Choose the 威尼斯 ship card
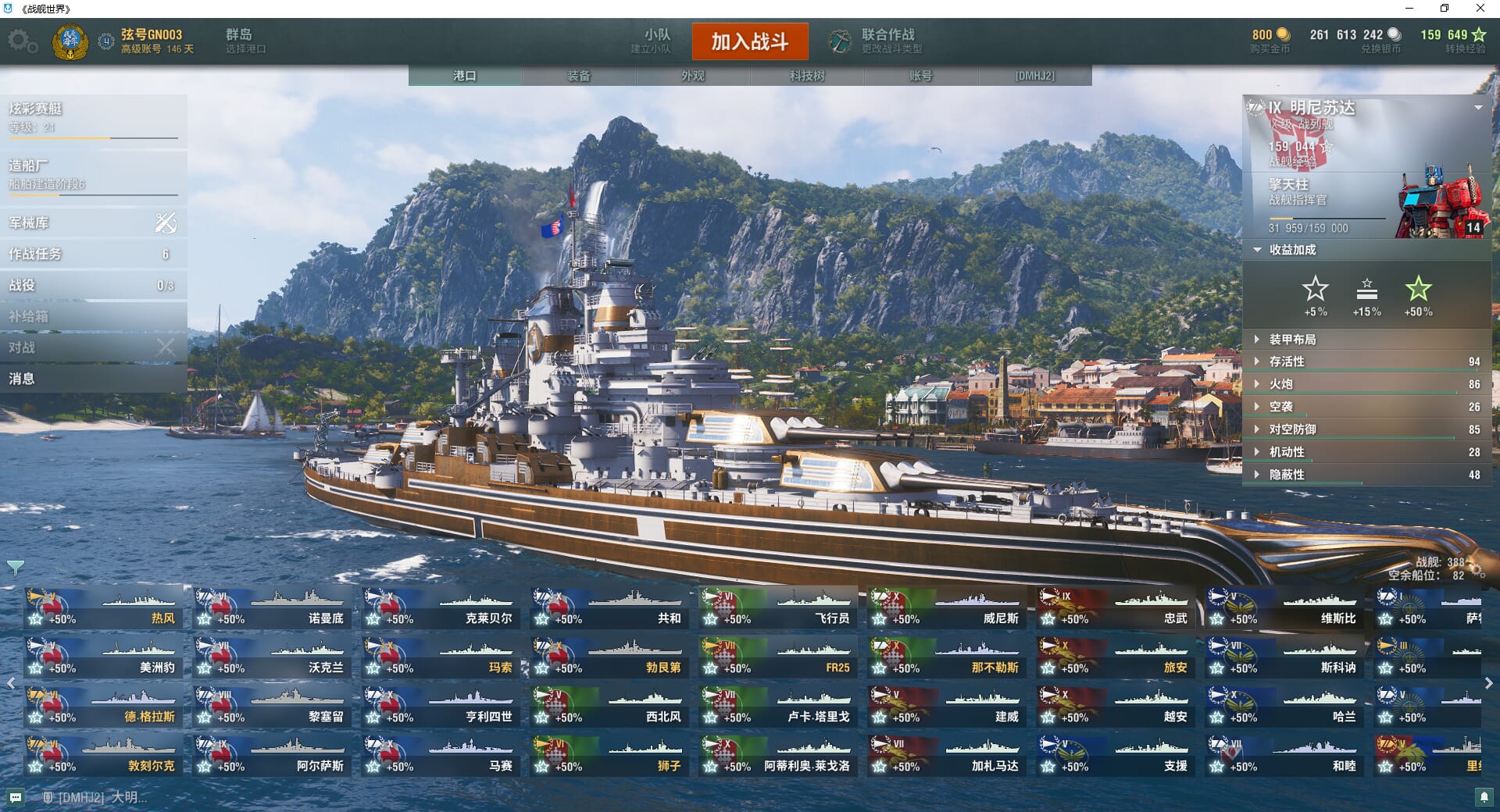 pos(946,608)
